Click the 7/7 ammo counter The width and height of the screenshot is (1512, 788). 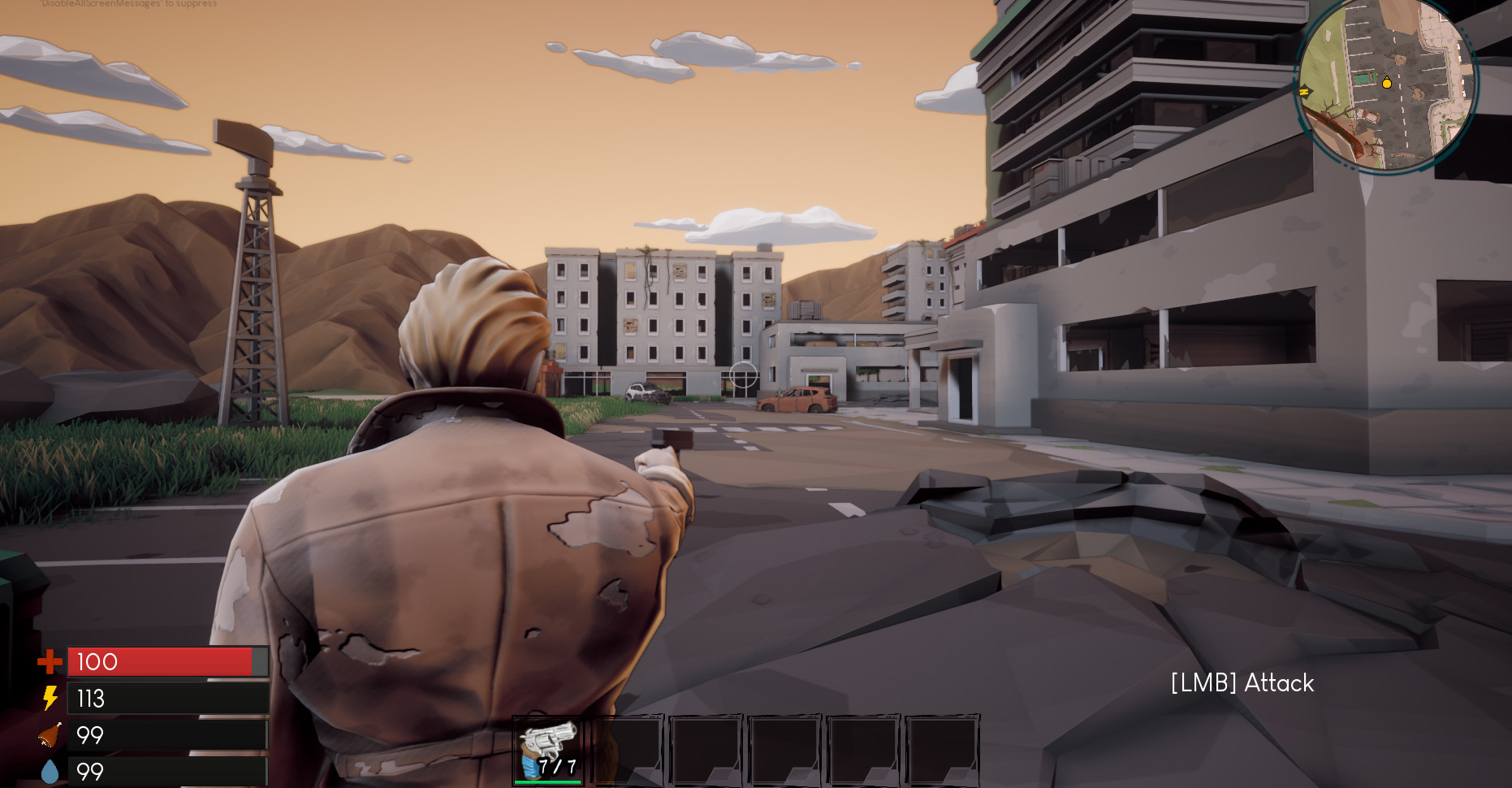click(558, 764)
